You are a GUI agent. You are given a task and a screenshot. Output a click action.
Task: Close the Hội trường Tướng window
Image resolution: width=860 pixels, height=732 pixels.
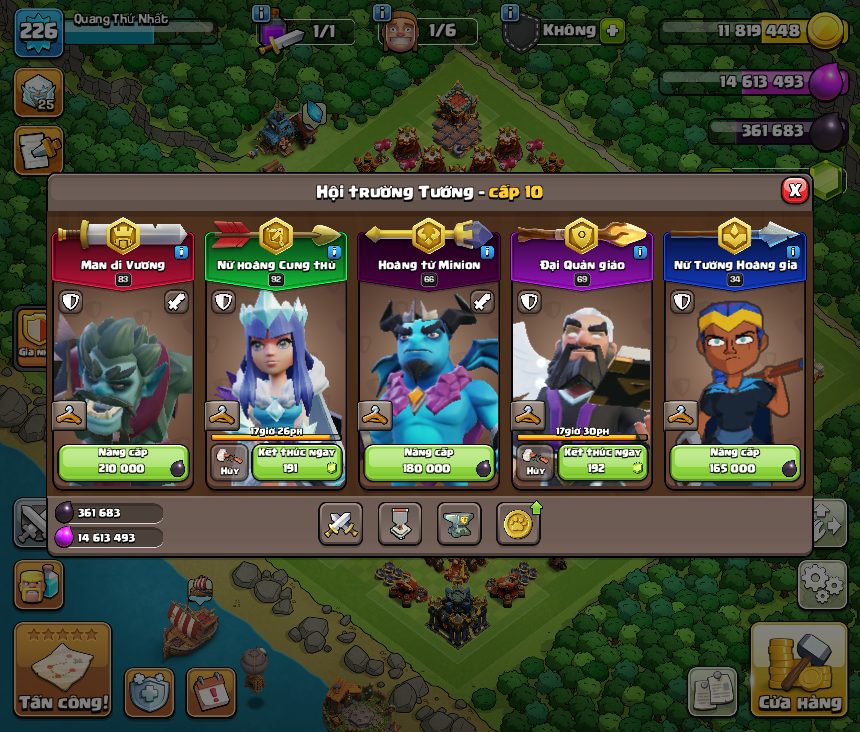(x=794, y=190)
